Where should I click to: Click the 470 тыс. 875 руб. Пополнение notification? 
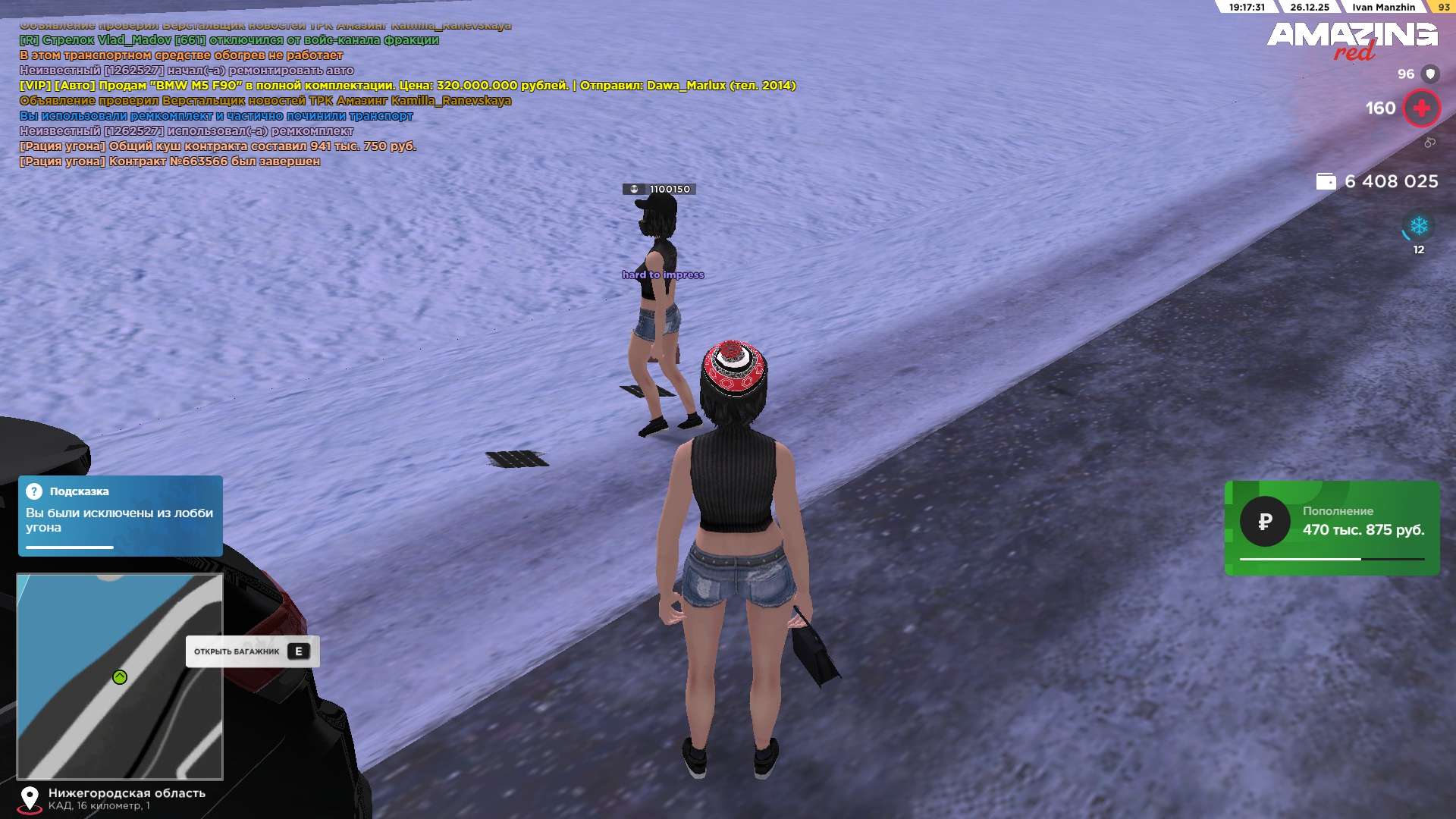click(x=1332, y=528)
